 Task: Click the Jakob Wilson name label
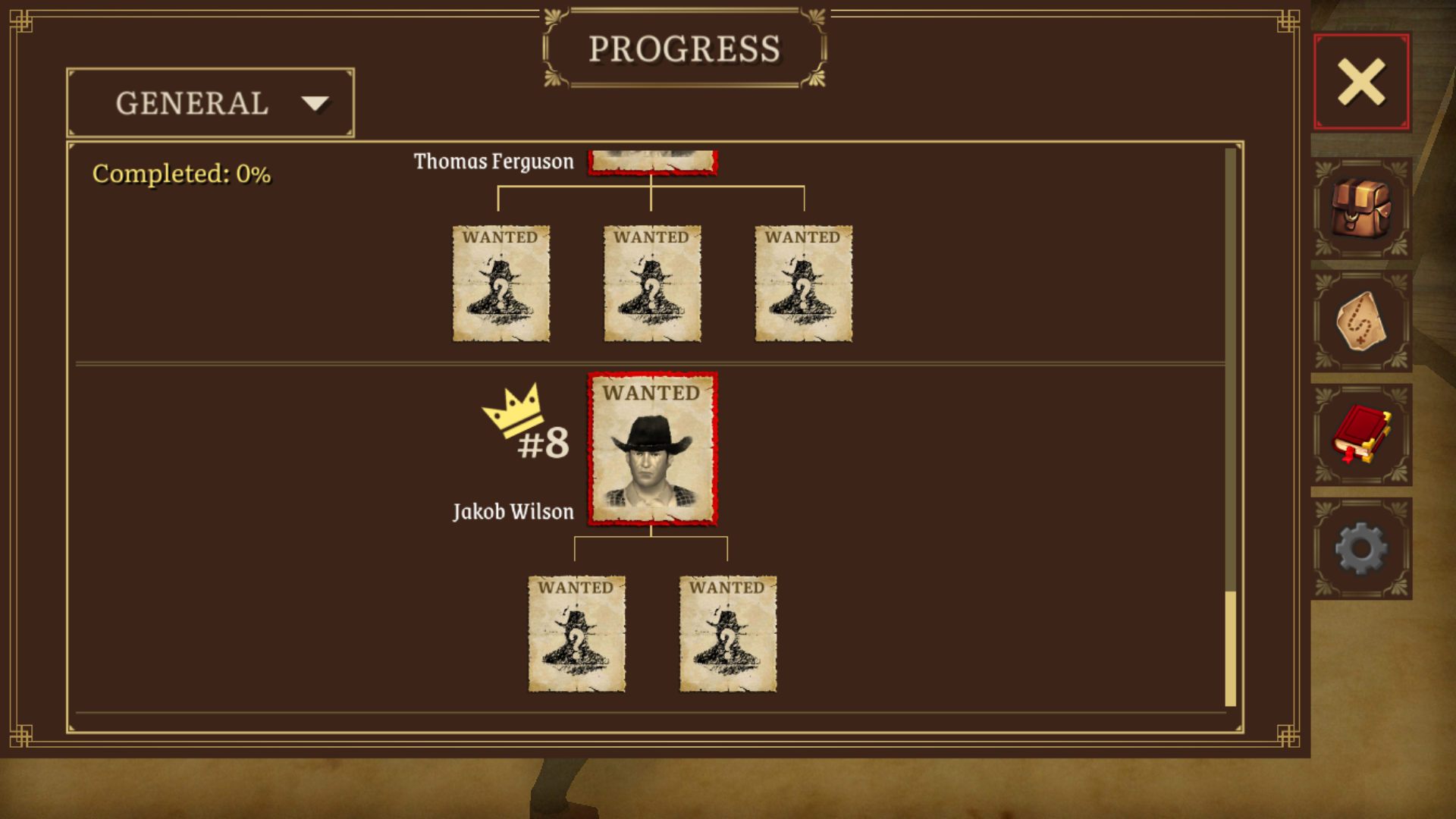tap(513, 511)
